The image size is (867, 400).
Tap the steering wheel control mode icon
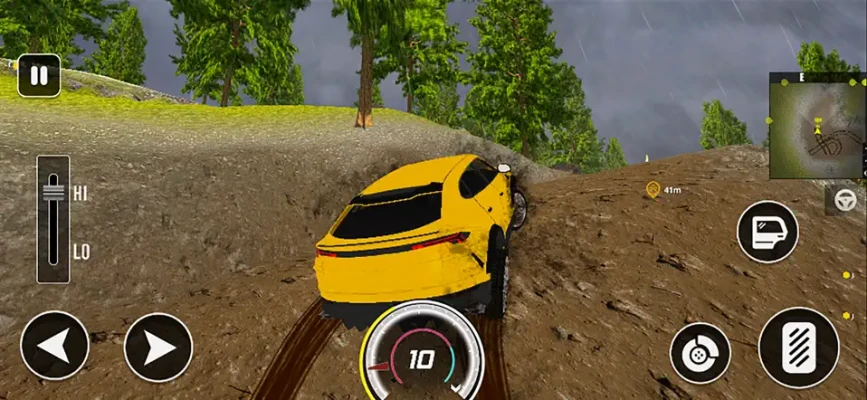point(846,200)
